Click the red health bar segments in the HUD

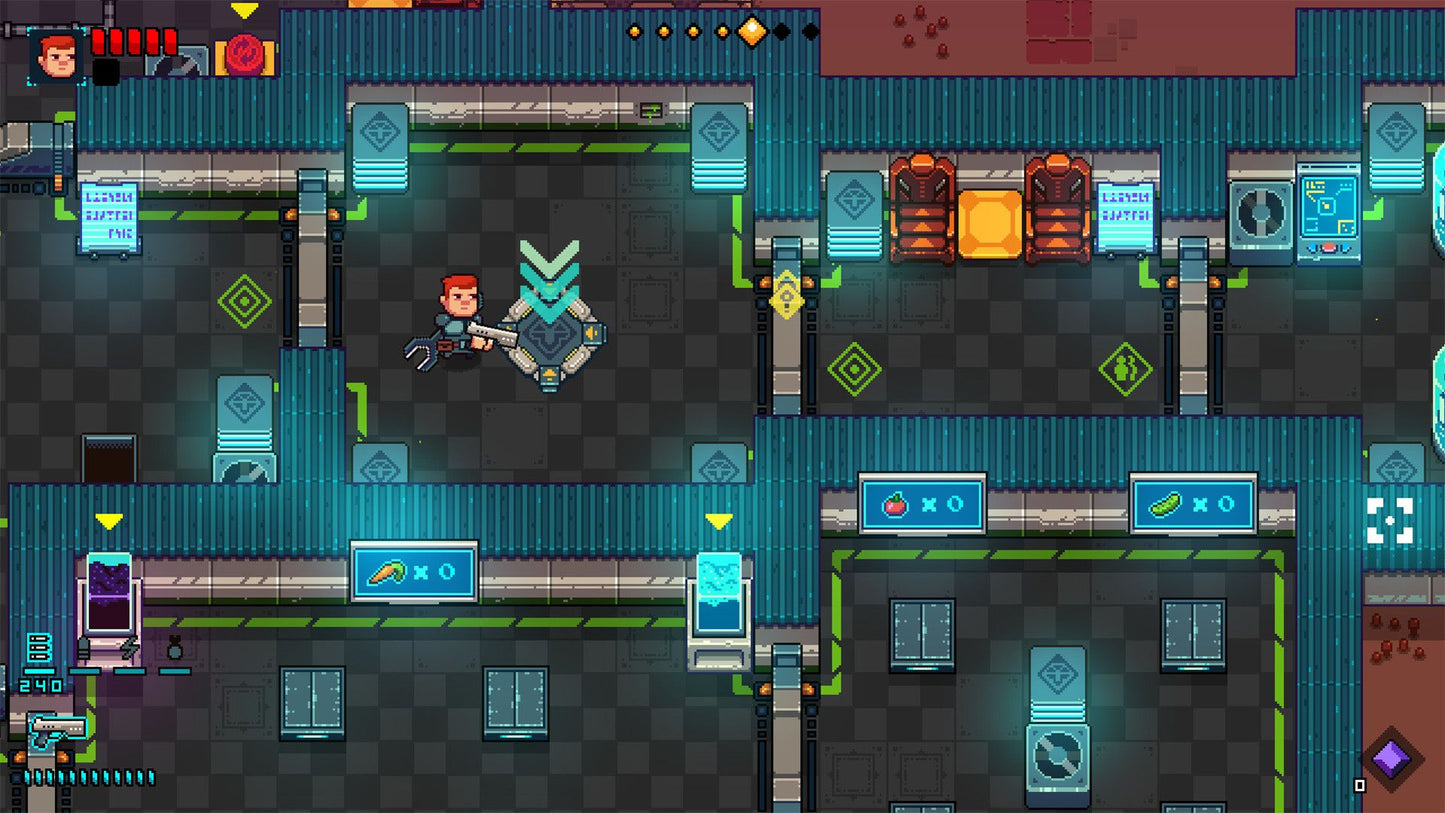point(133,42)
